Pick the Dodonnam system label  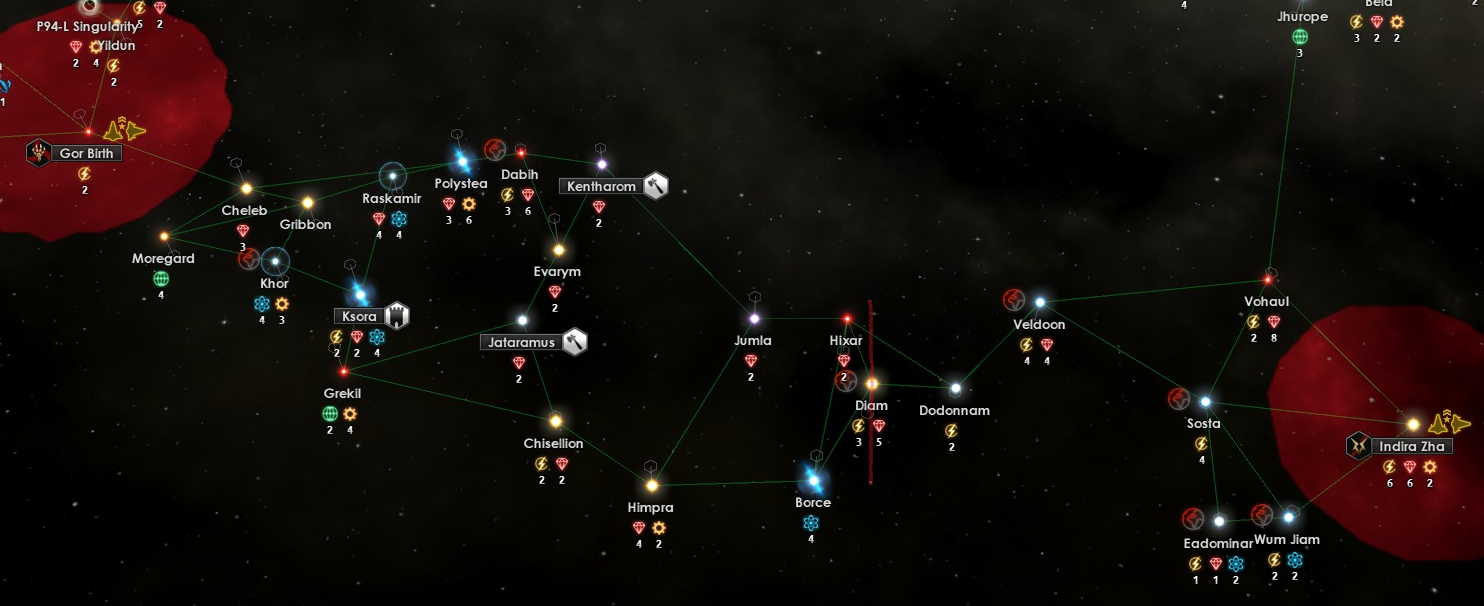[x=954, y=410]
